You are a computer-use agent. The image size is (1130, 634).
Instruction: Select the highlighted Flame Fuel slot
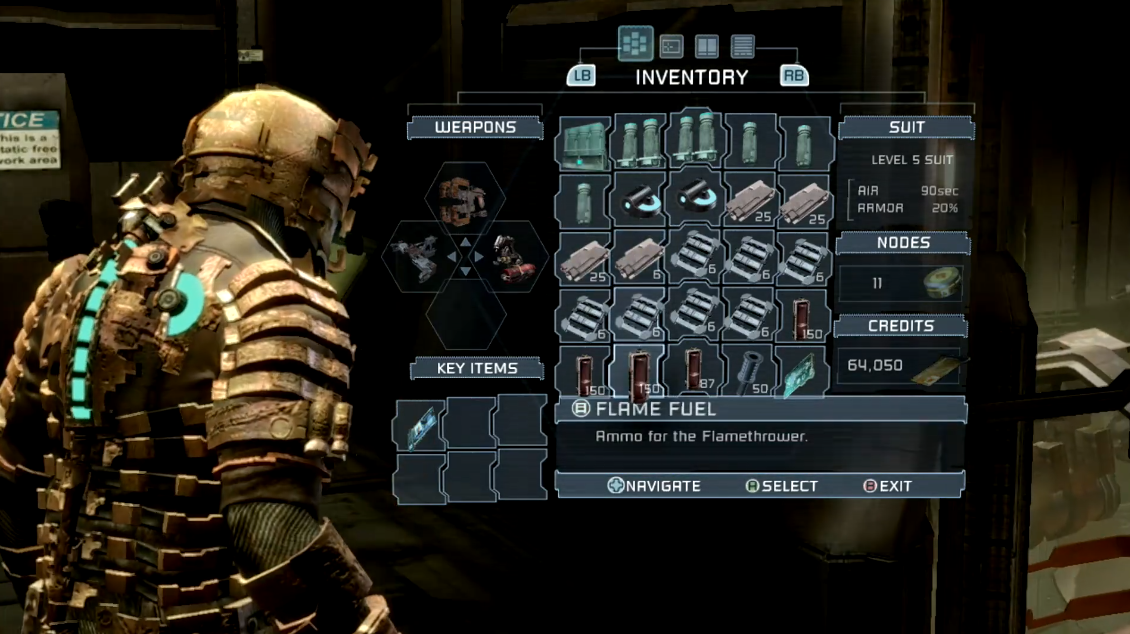637,372
